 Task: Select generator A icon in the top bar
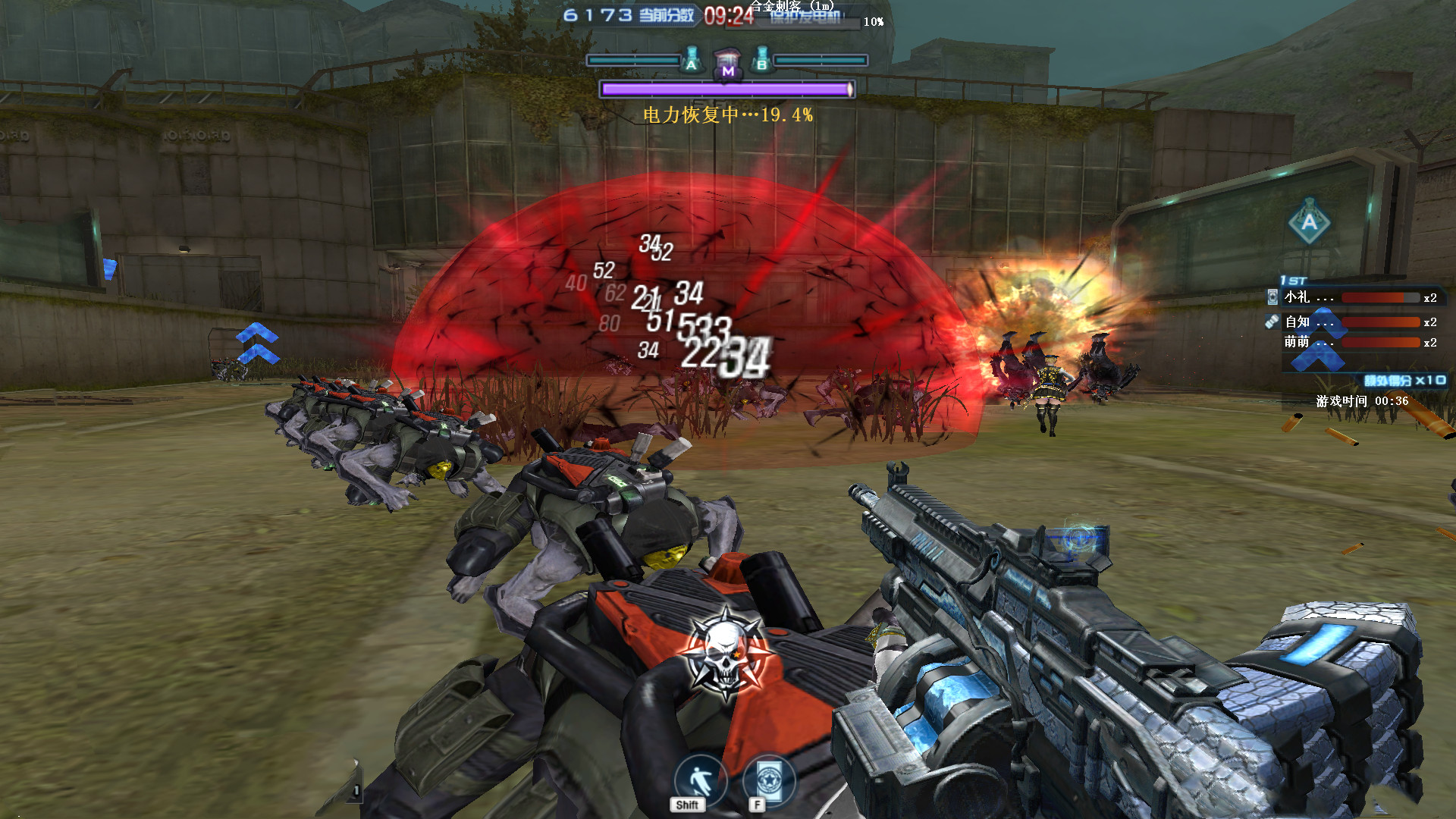tap(692, 60)
